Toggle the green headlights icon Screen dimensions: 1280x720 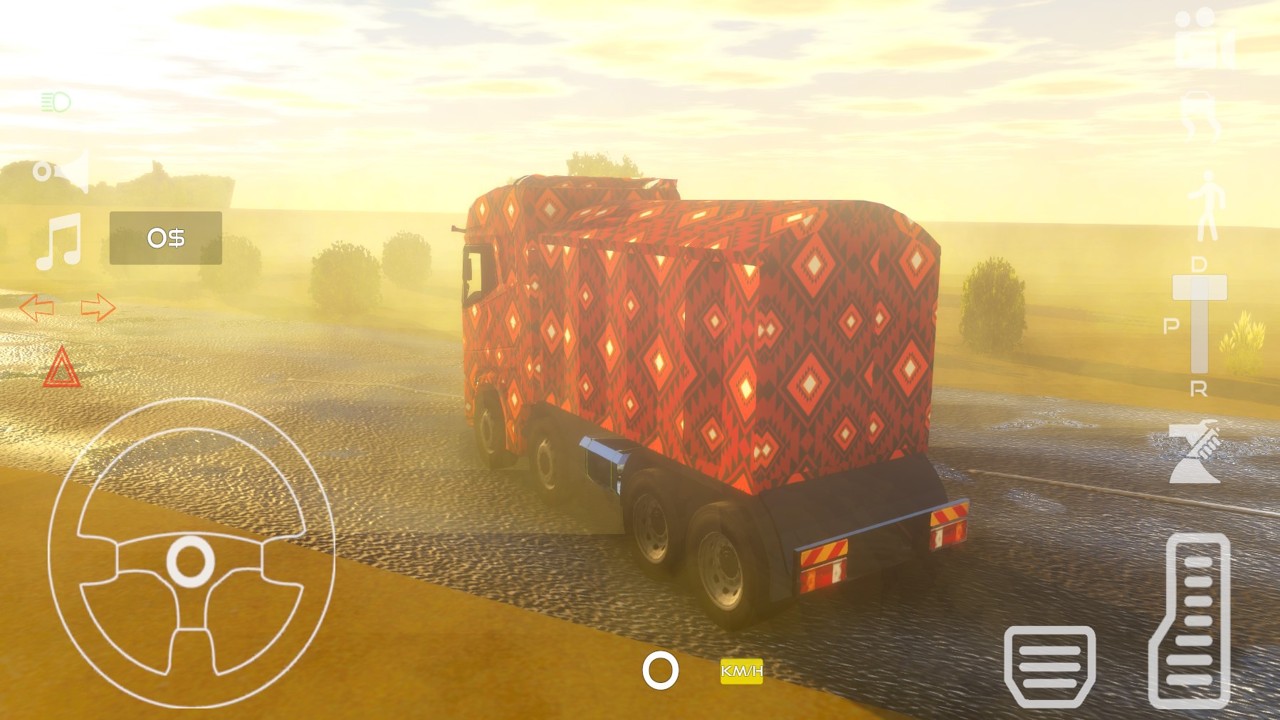(55, 102)
